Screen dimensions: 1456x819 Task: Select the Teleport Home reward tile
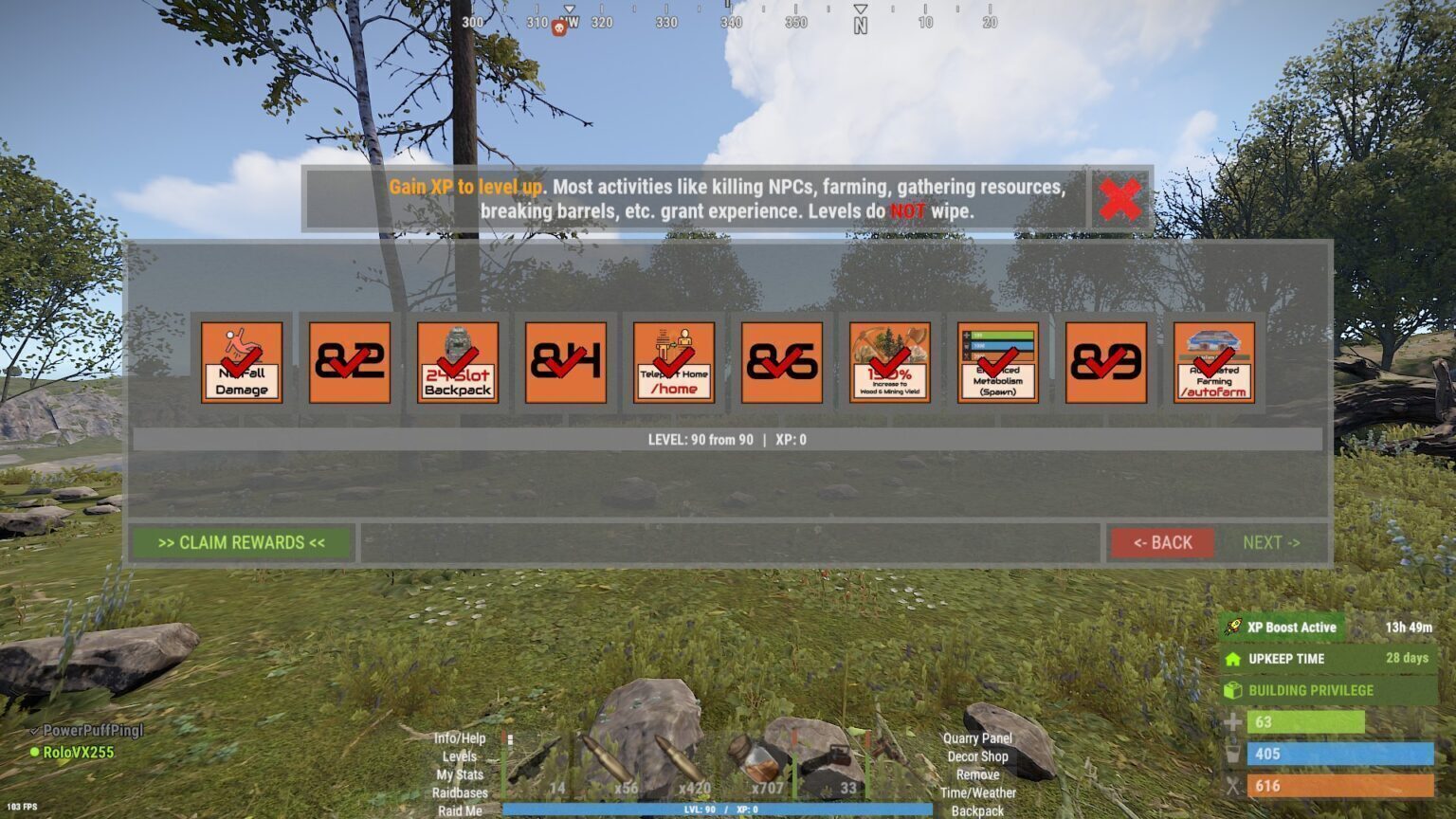(x=674, y=363)
